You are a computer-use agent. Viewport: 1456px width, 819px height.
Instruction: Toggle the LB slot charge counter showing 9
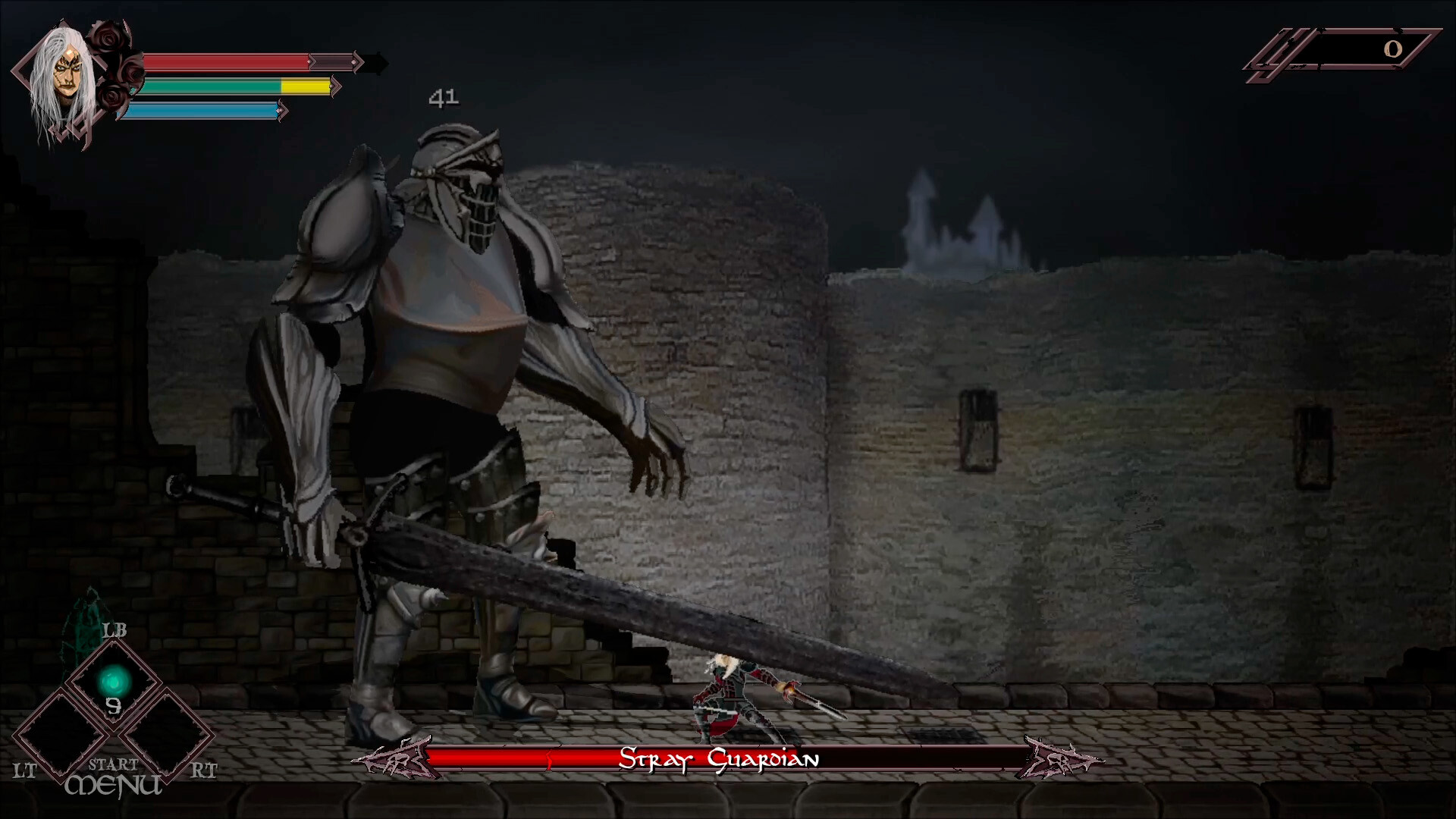click(x=114, y=708)
